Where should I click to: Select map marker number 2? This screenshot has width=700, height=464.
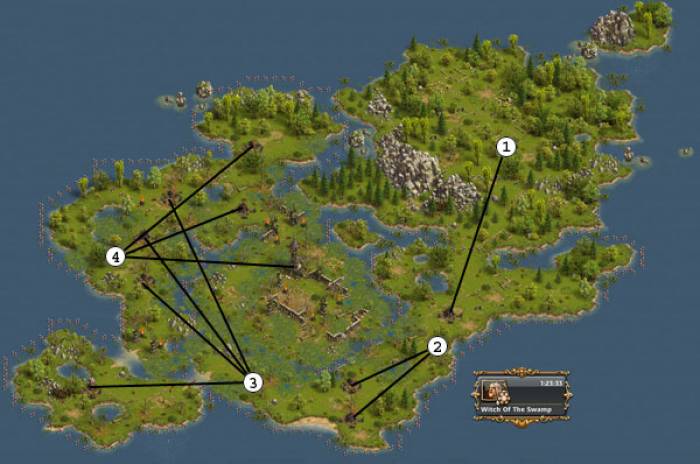pos(437,346)
